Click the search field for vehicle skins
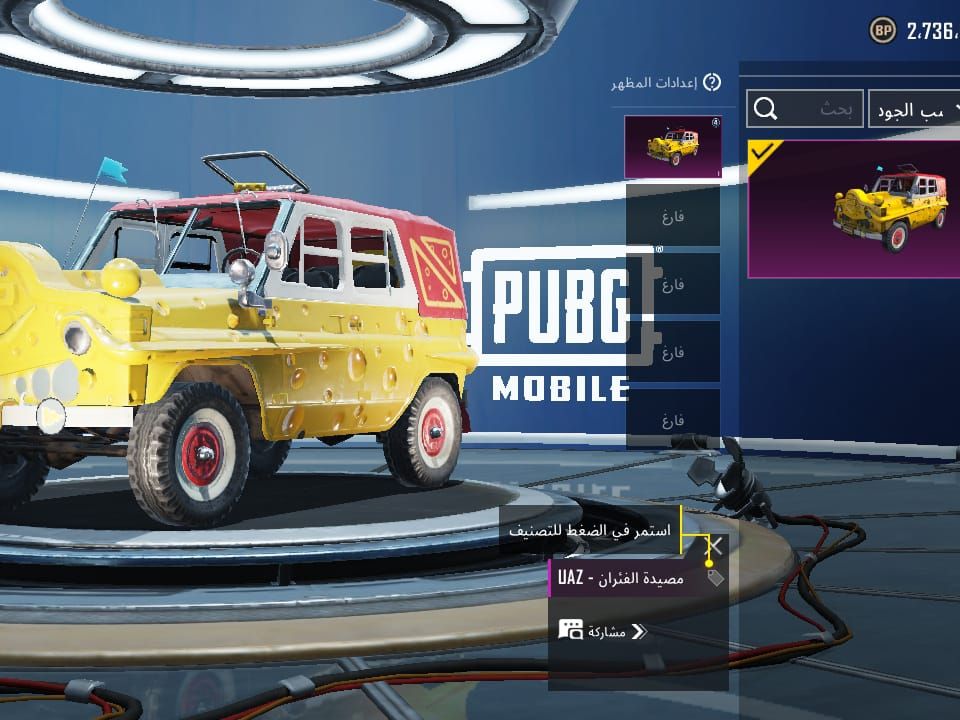 click(x=805, y=109)
